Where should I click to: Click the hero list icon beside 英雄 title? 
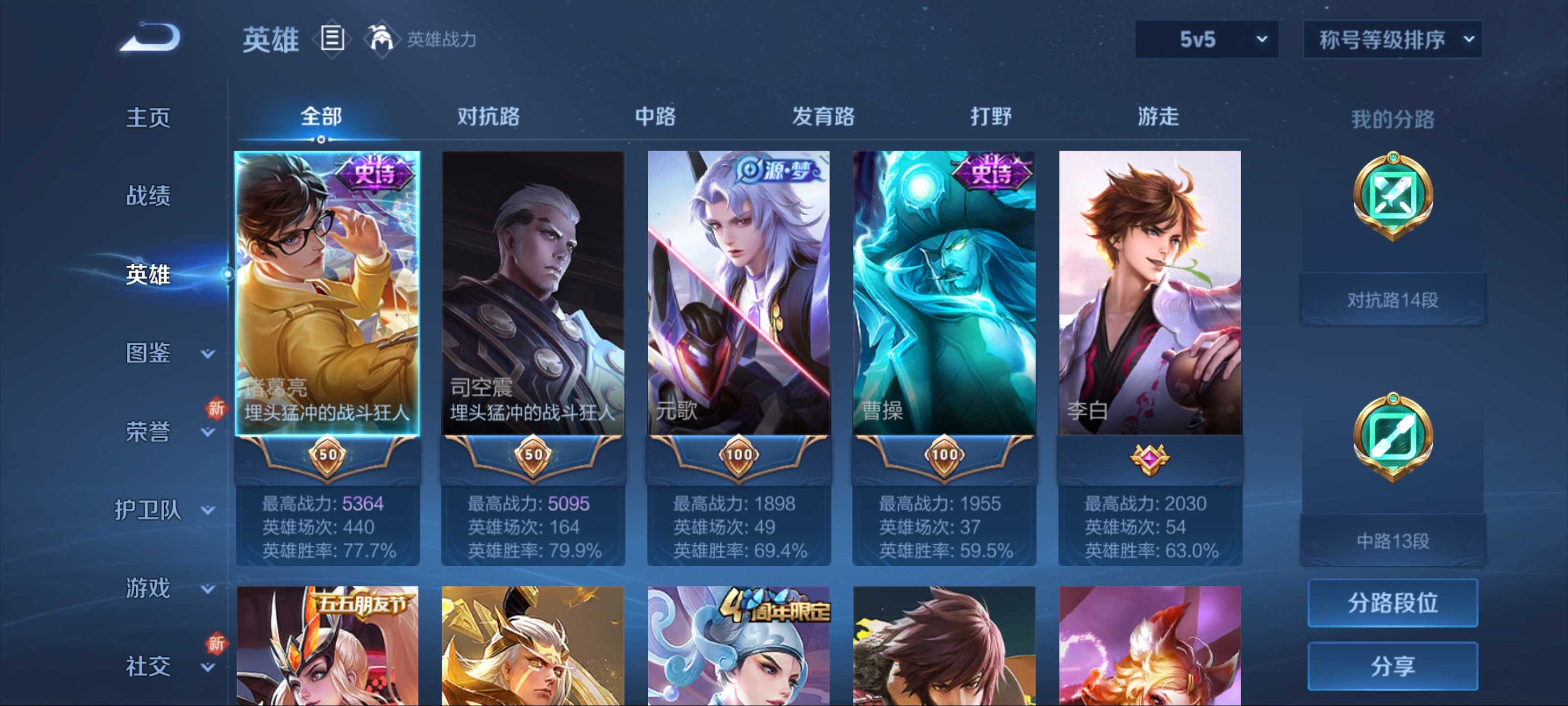pos(332,39)
